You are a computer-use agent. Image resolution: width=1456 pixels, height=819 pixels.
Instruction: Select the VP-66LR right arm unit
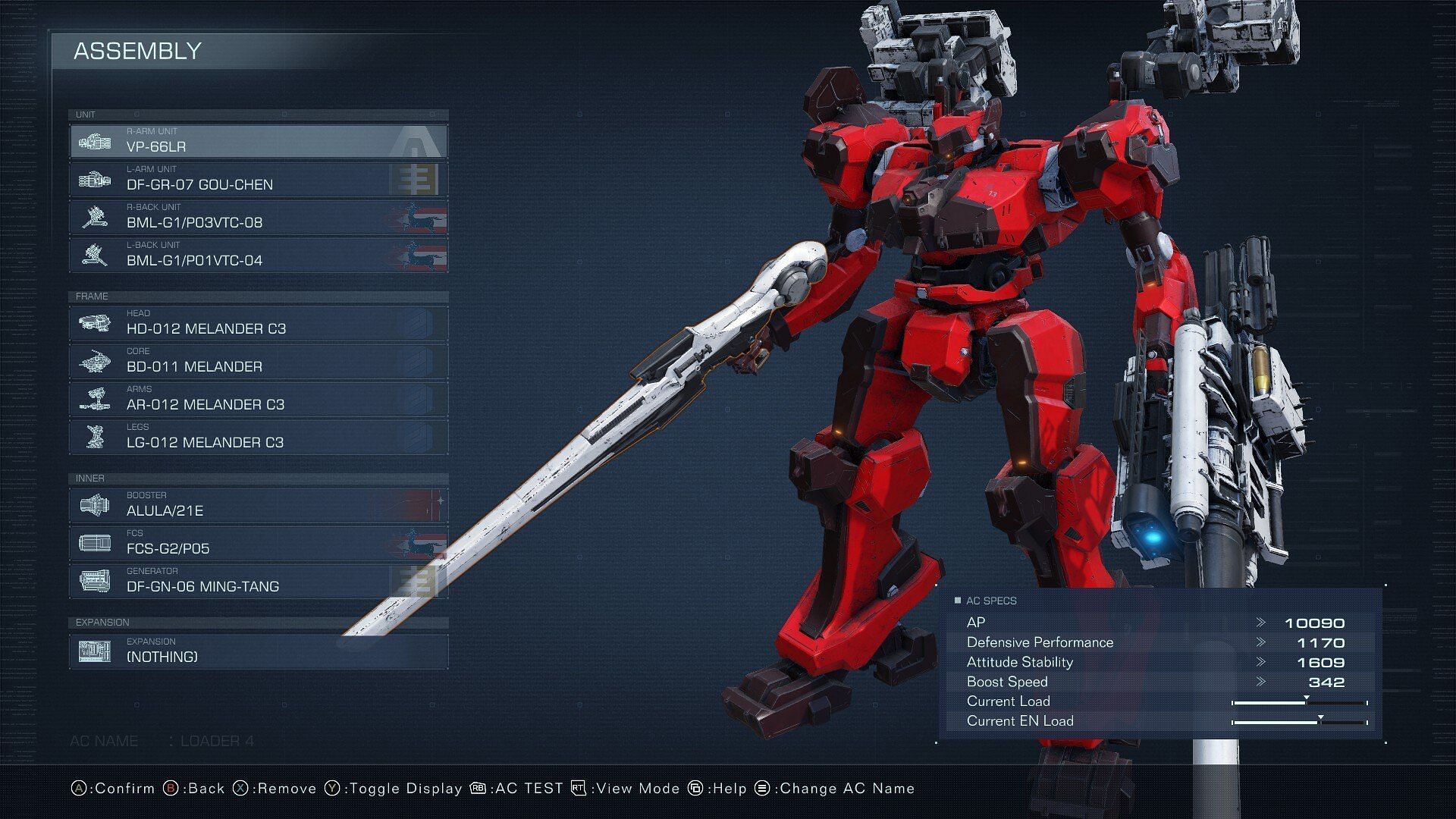point(258,142)
